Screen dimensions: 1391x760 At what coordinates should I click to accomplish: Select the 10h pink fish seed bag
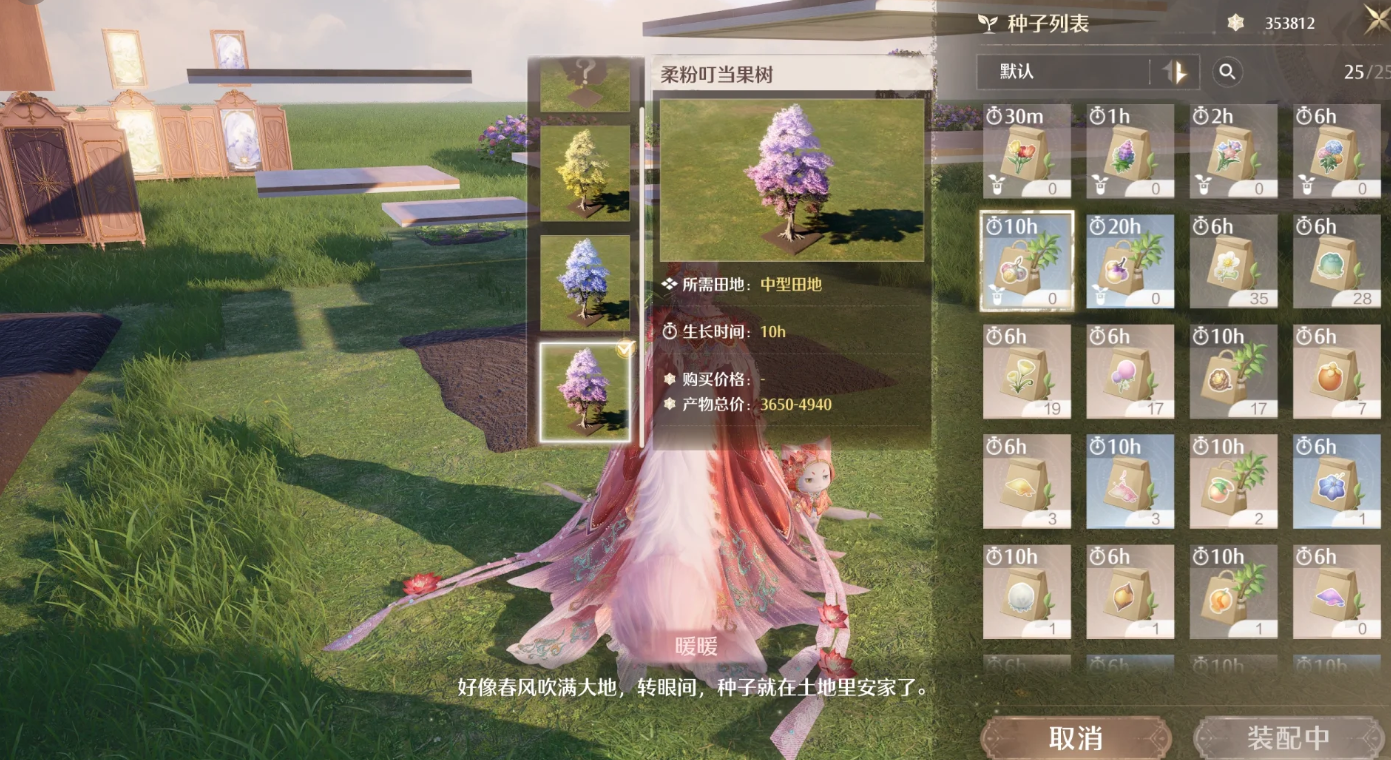point(1130,482)
